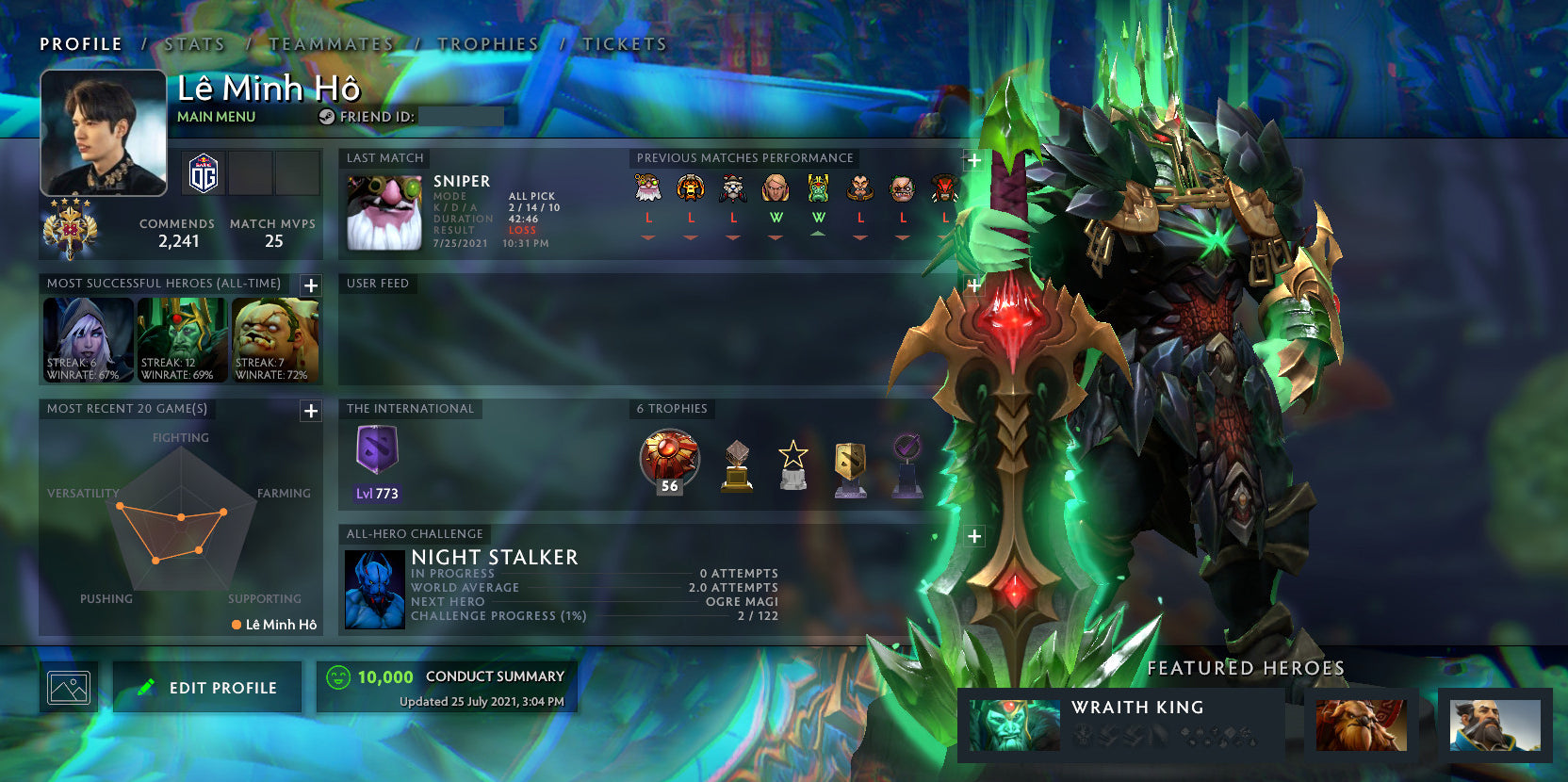Expand the Most Recent 20 Games panel
The image size is (1568, 782).
(x=311, y=411)
